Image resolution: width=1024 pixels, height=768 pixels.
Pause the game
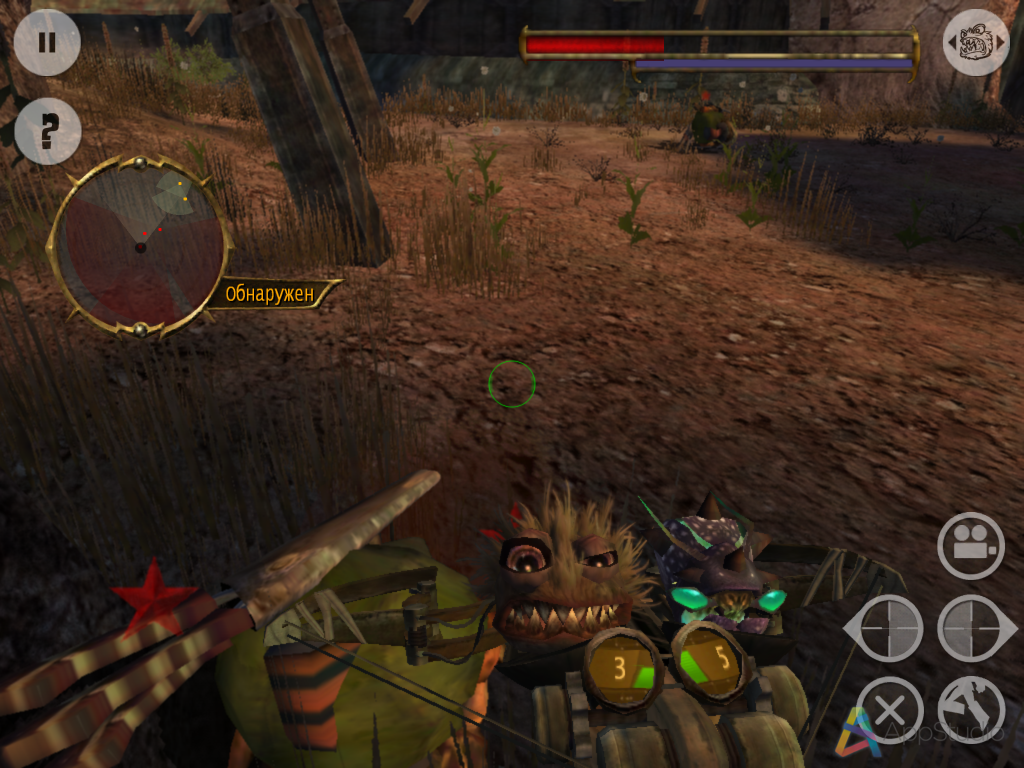click(47, 43)
